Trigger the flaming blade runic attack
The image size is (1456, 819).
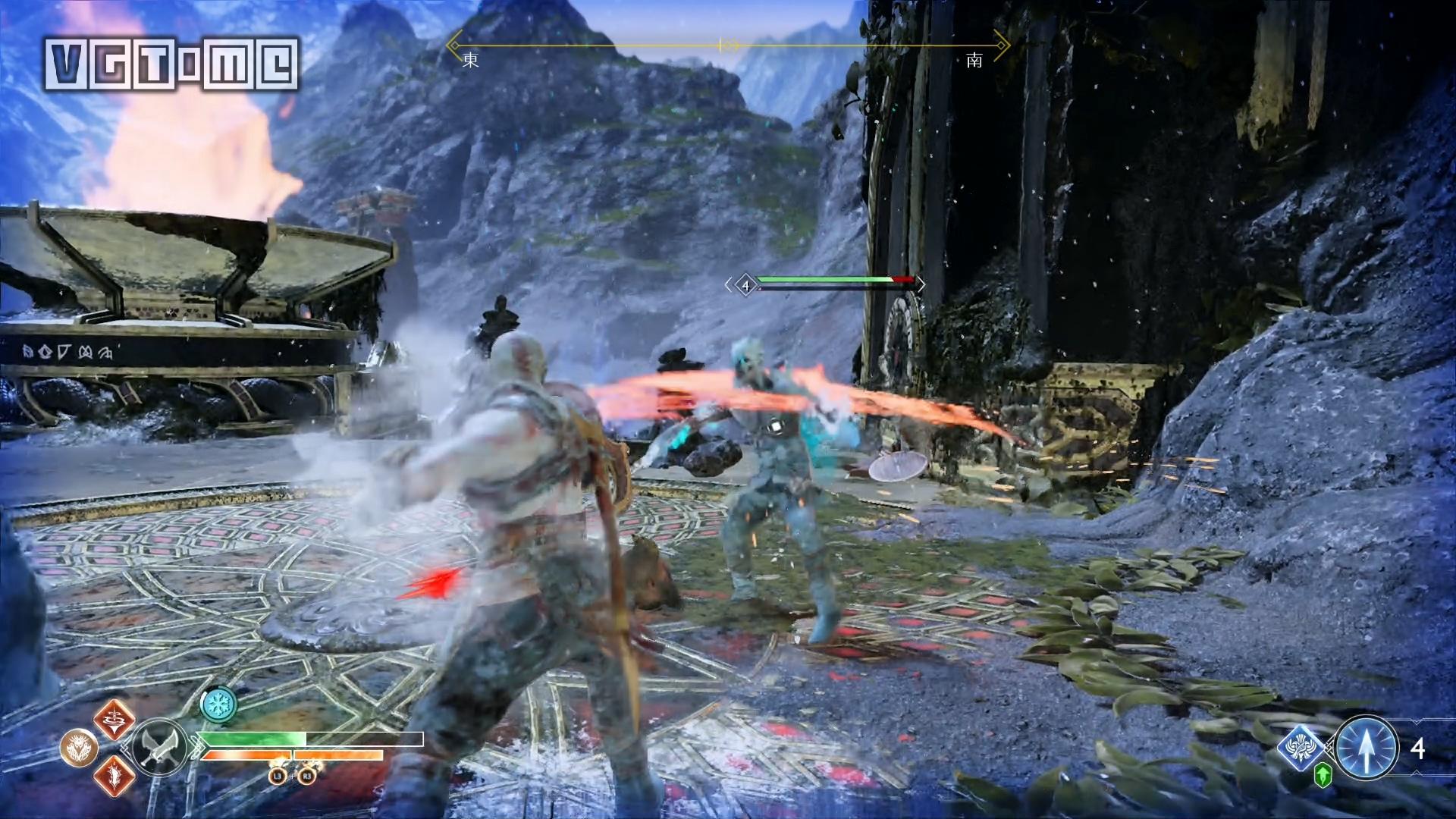[x=115, y=775]
